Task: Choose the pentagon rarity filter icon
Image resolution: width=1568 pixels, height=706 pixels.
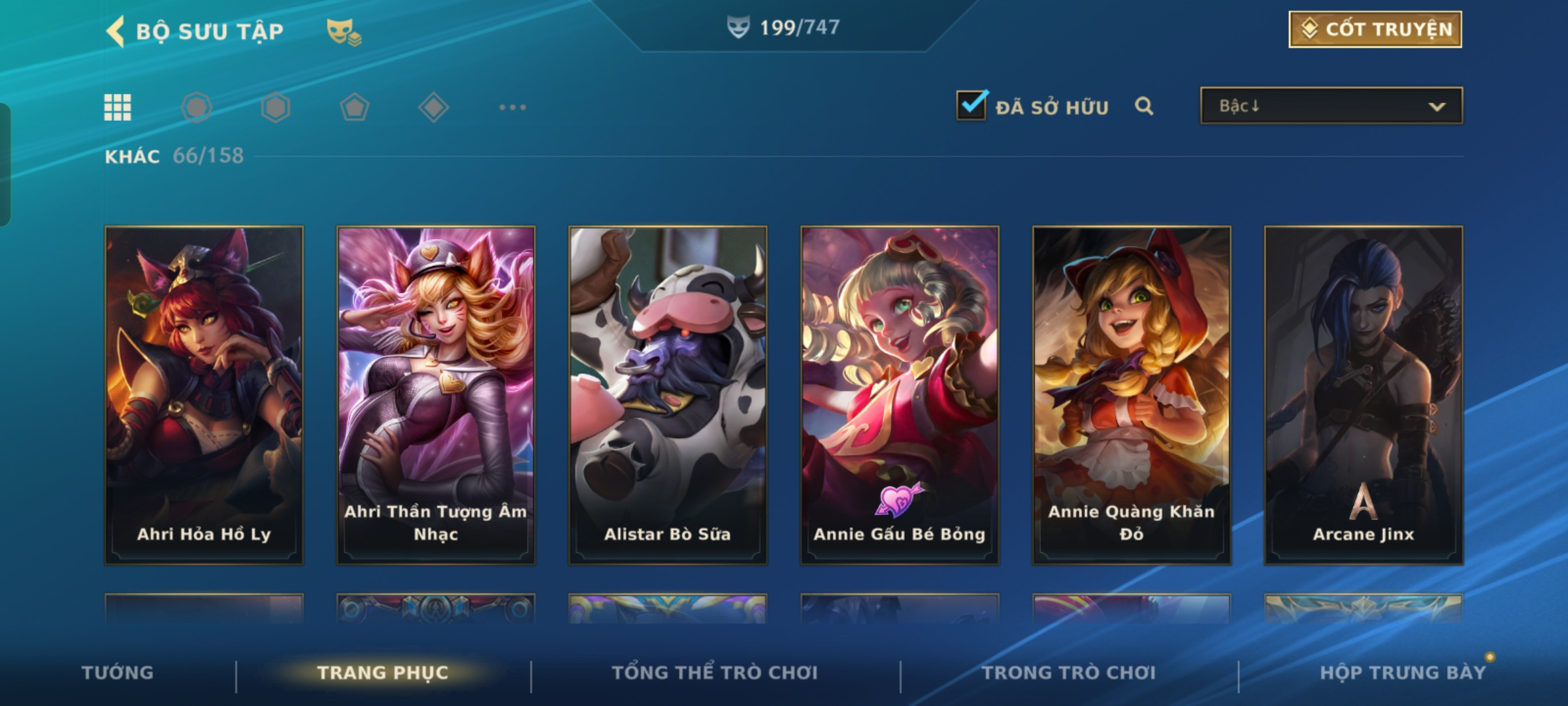Action: pos(354,107)
